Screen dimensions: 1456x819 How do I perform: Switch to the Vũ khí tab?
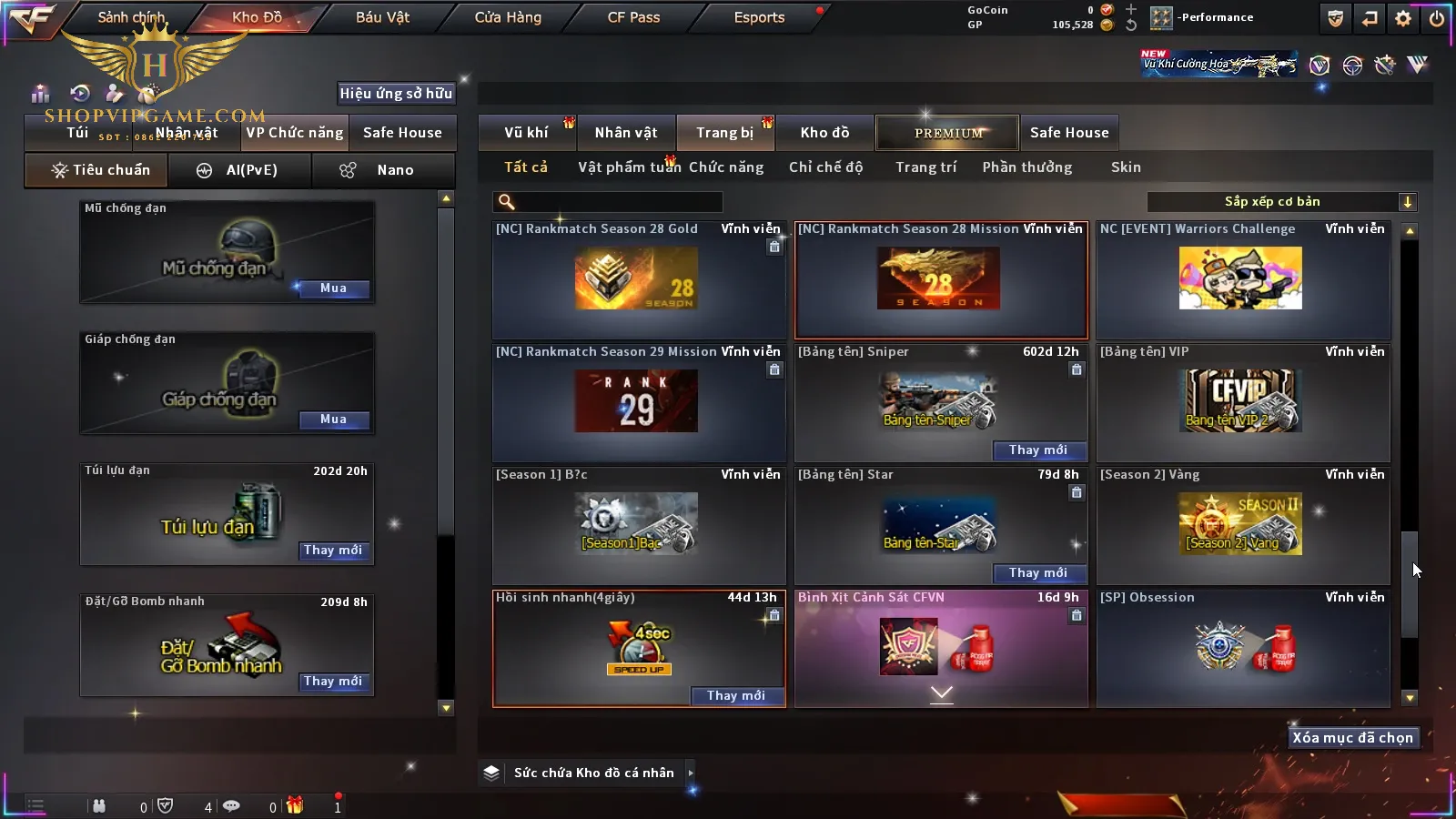(x=526, y=133)
